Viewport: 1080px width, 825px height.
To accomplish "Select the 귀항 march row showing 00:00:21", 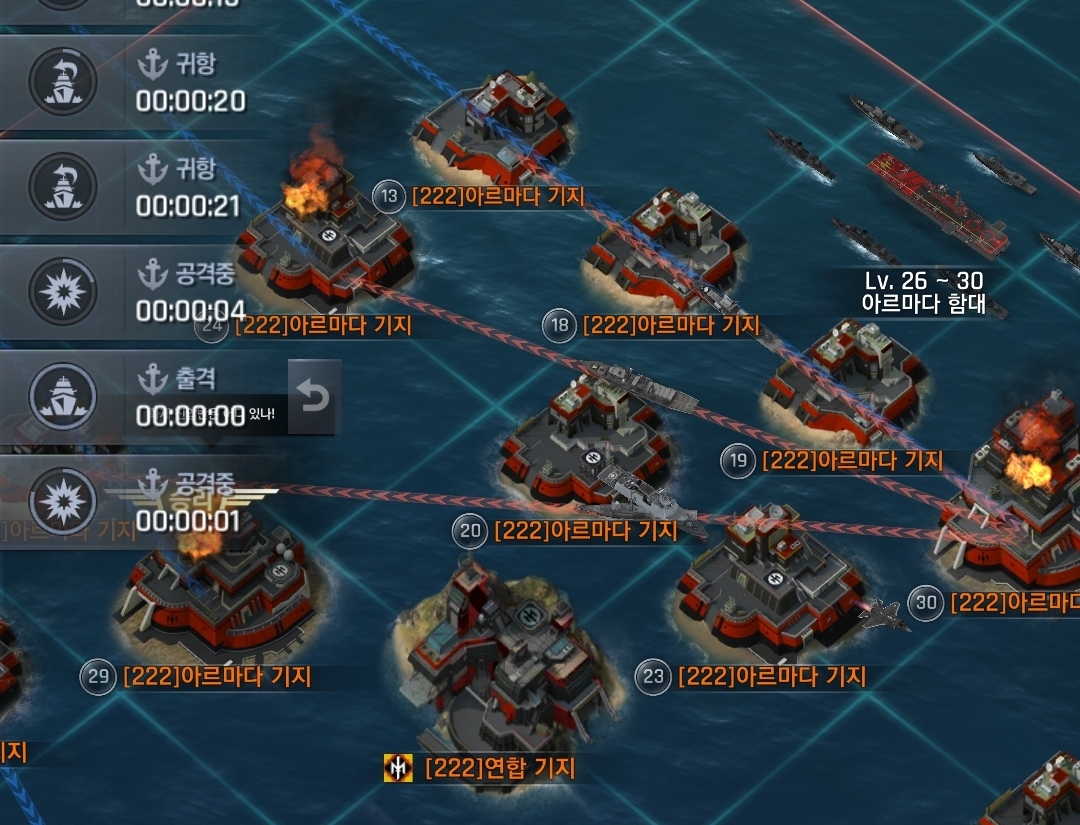I will [140, 188].
